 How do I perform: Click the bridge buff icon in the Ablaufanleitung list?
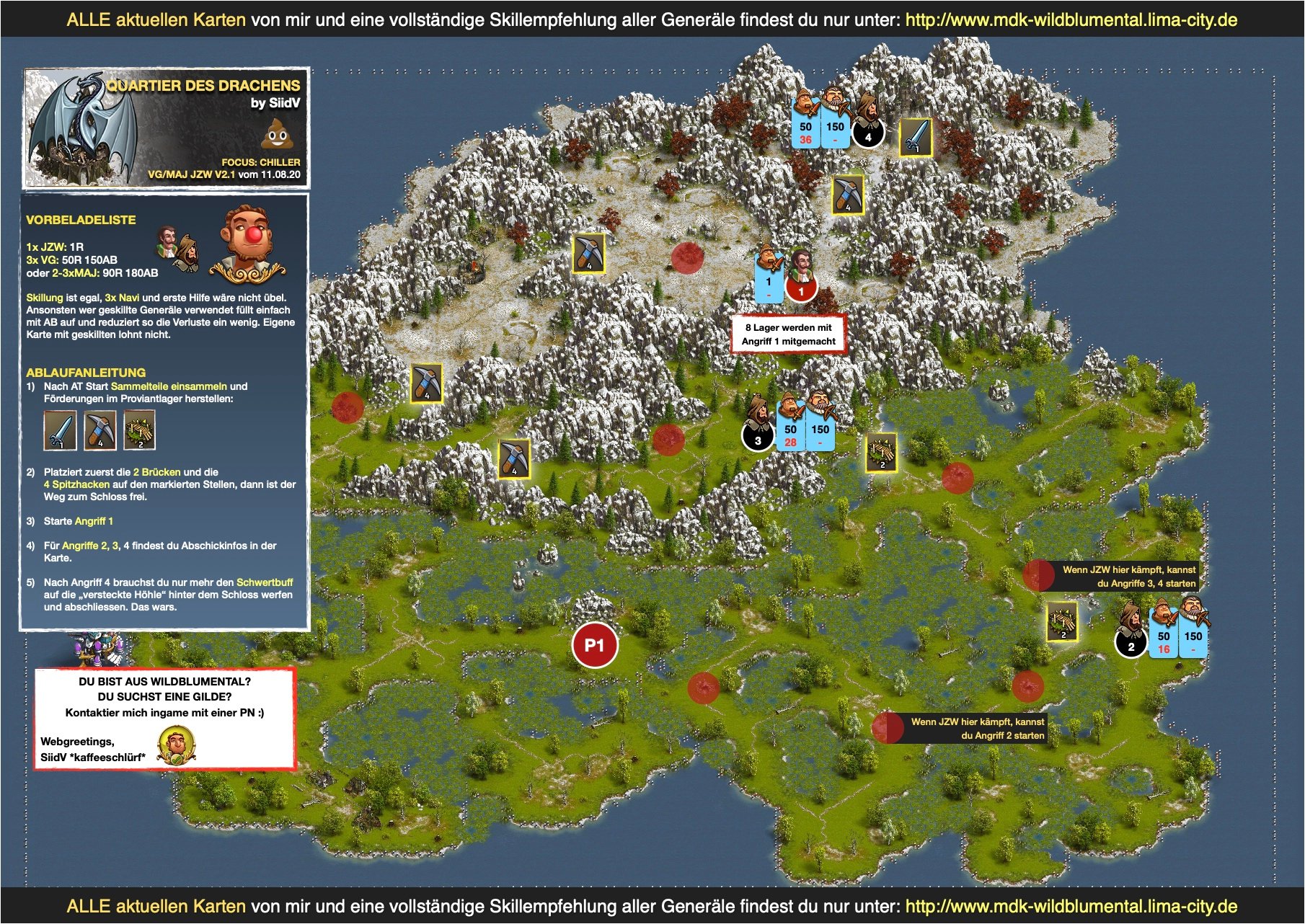point(139,430)
